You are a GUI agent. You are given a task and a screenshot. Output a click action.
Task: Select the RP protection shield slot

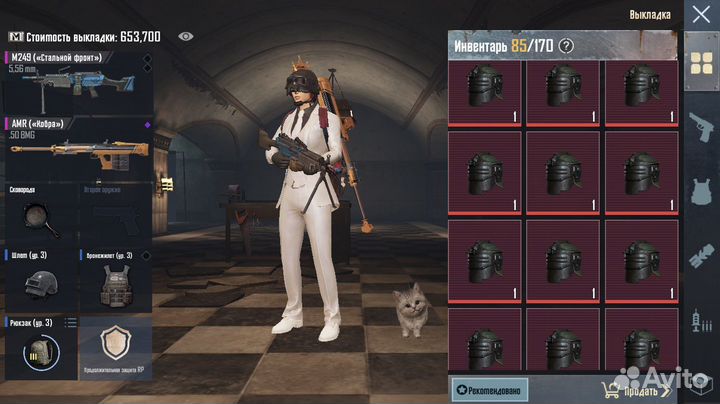pos(113,348)
